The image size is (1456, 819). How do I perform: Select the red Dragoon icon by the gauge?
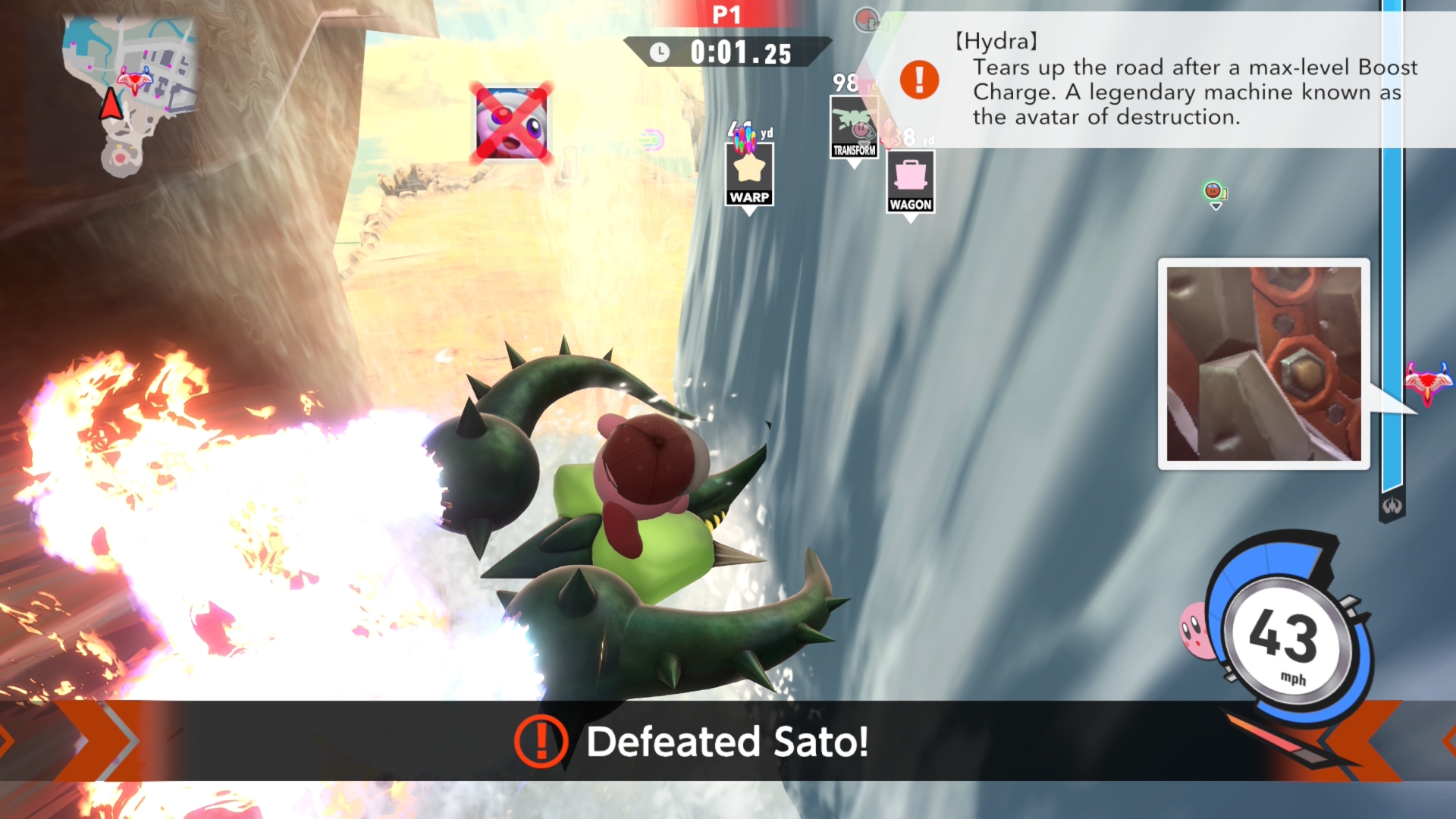pyautogui.click(x=1427, y=382)
